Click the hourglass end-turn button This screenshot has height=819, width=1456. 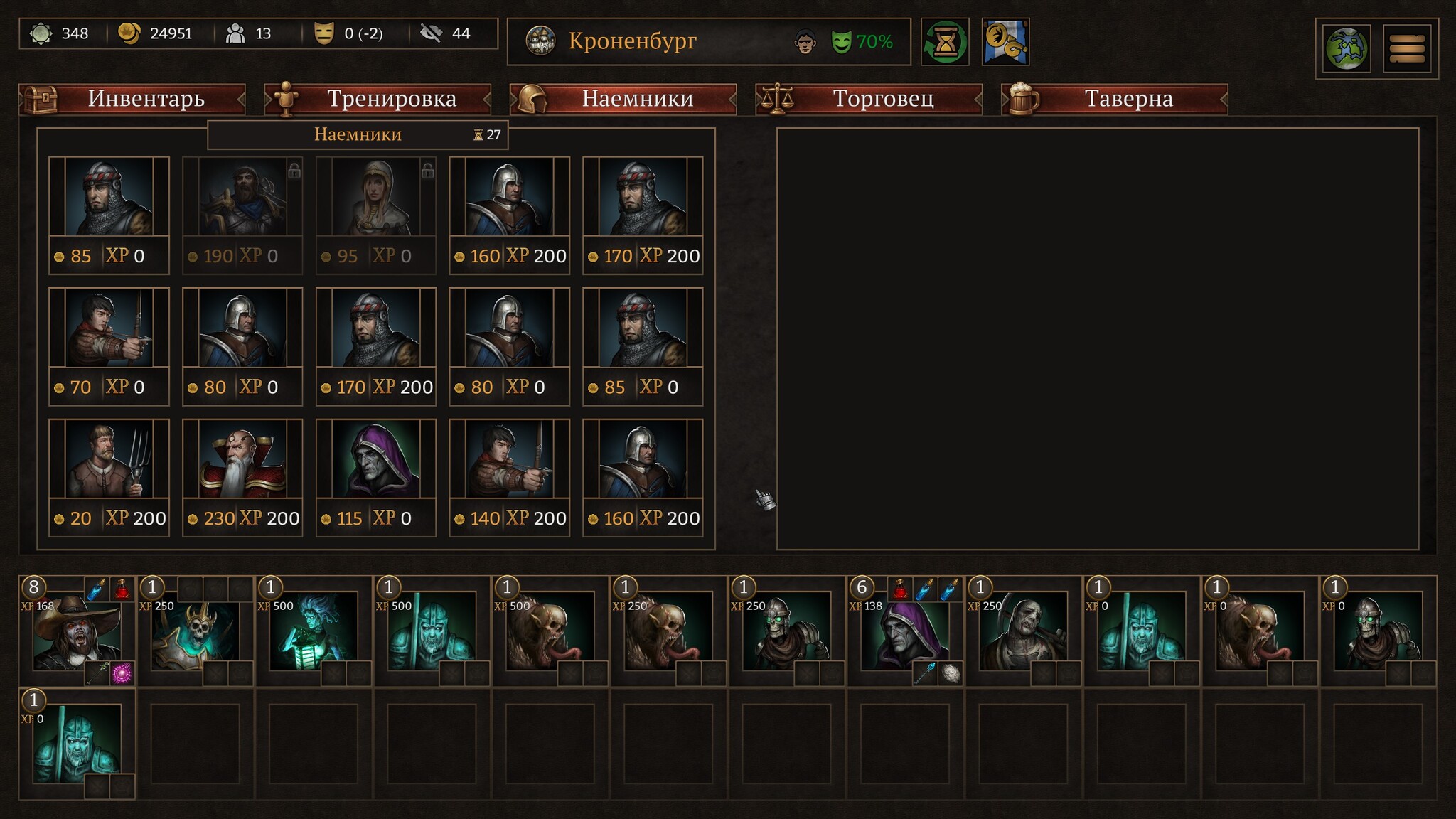945,42
